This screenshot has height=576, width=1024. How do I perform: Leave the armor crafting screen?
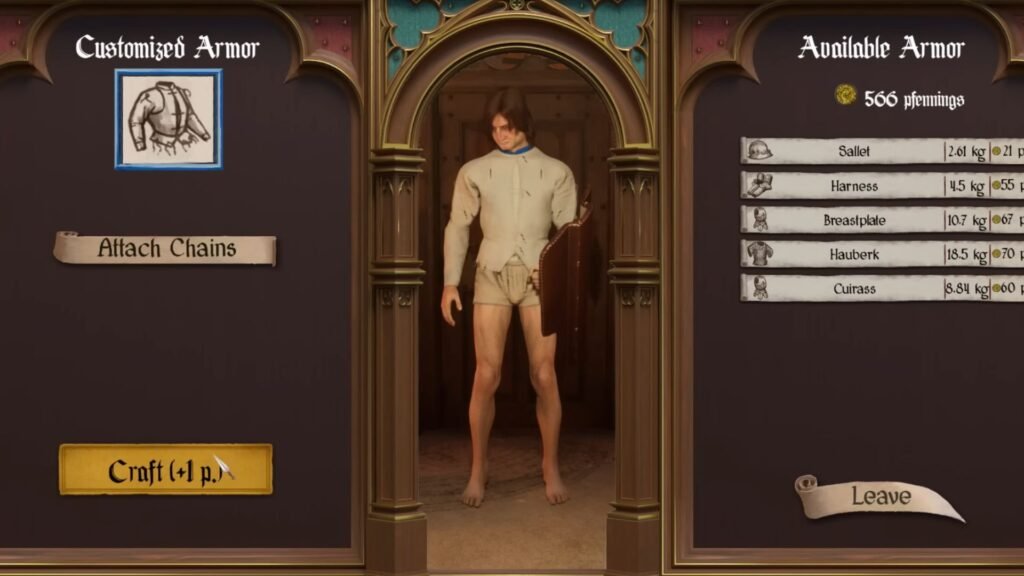[x=880, y=496]
